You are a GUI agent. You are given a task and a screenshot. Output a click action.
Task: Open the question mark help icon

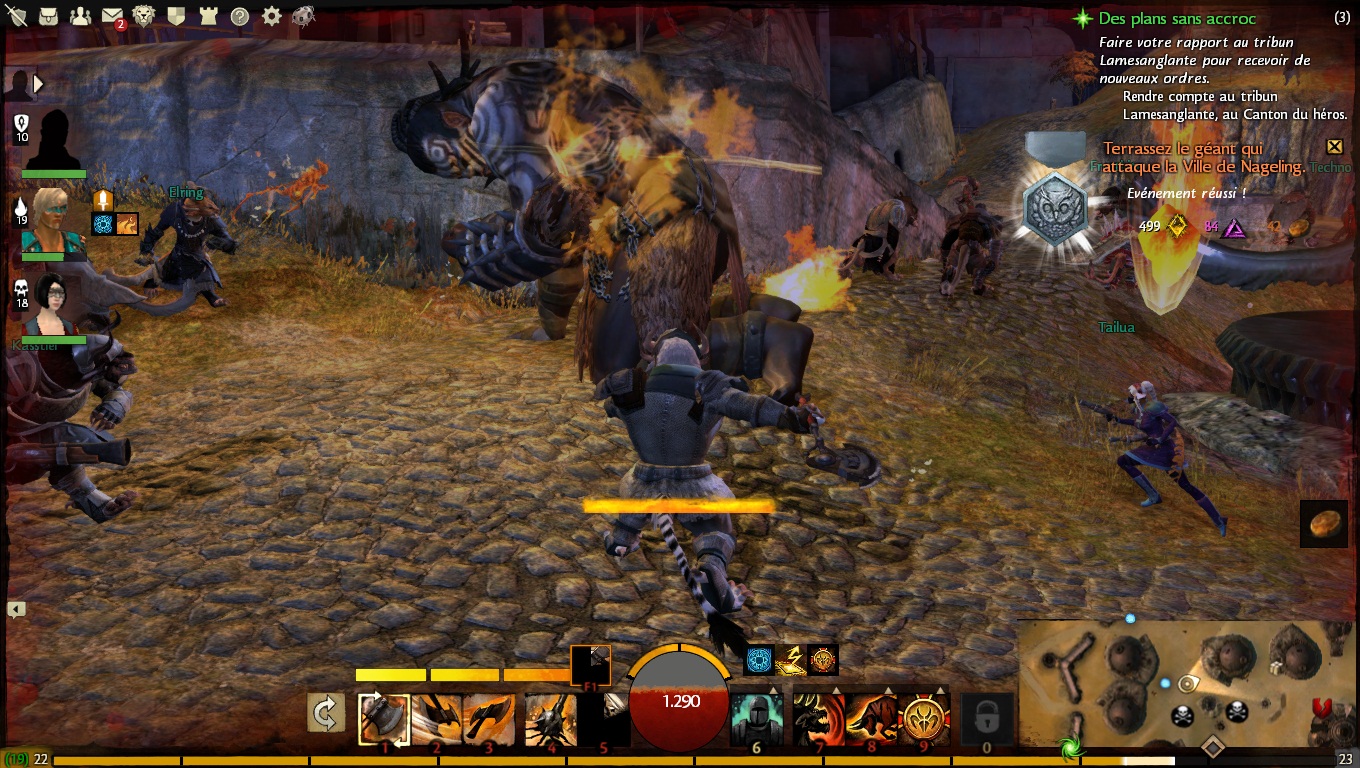[240, 16]
